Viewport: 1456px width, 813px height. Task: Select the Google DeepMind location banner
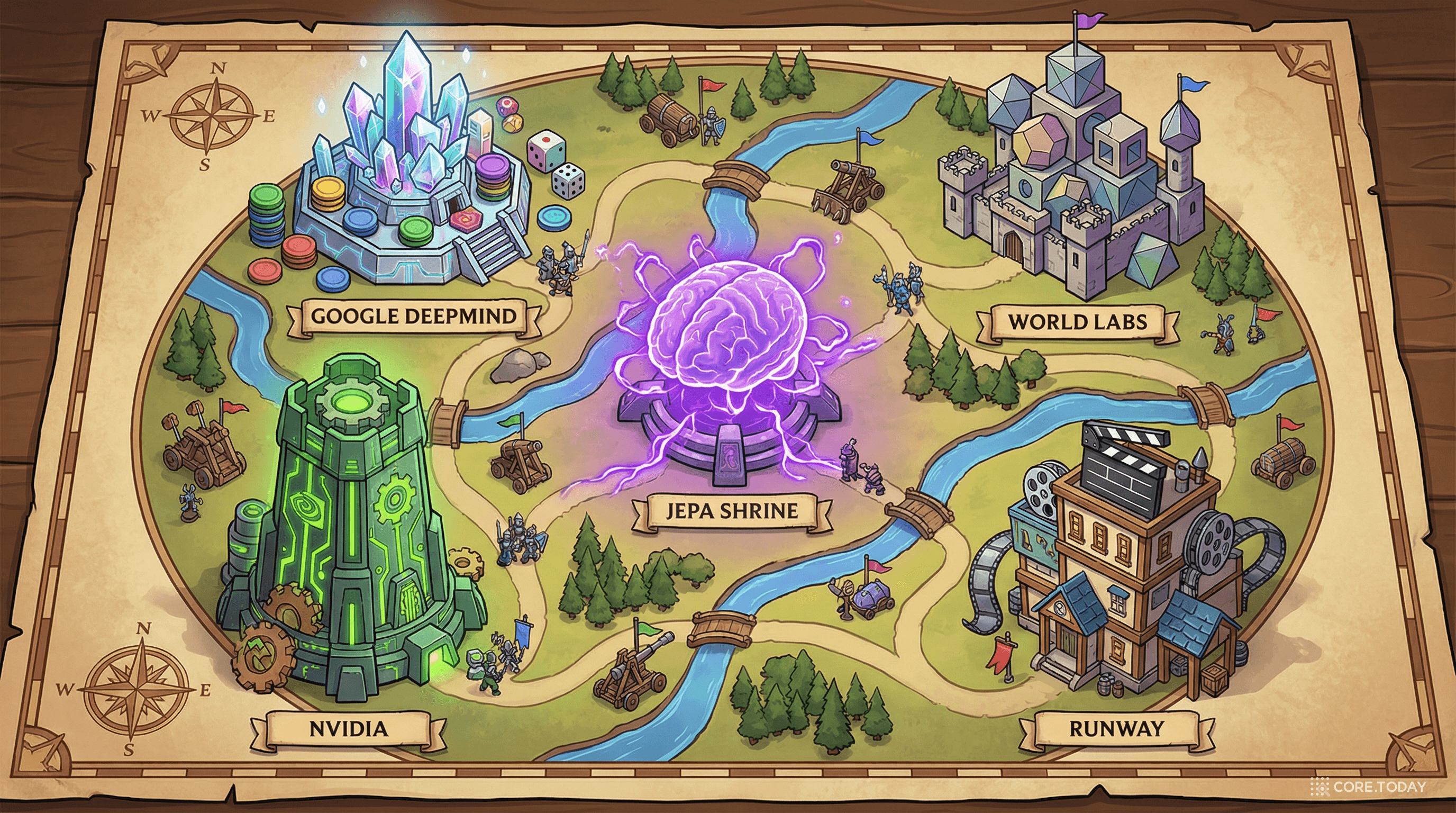click(413, 316)
